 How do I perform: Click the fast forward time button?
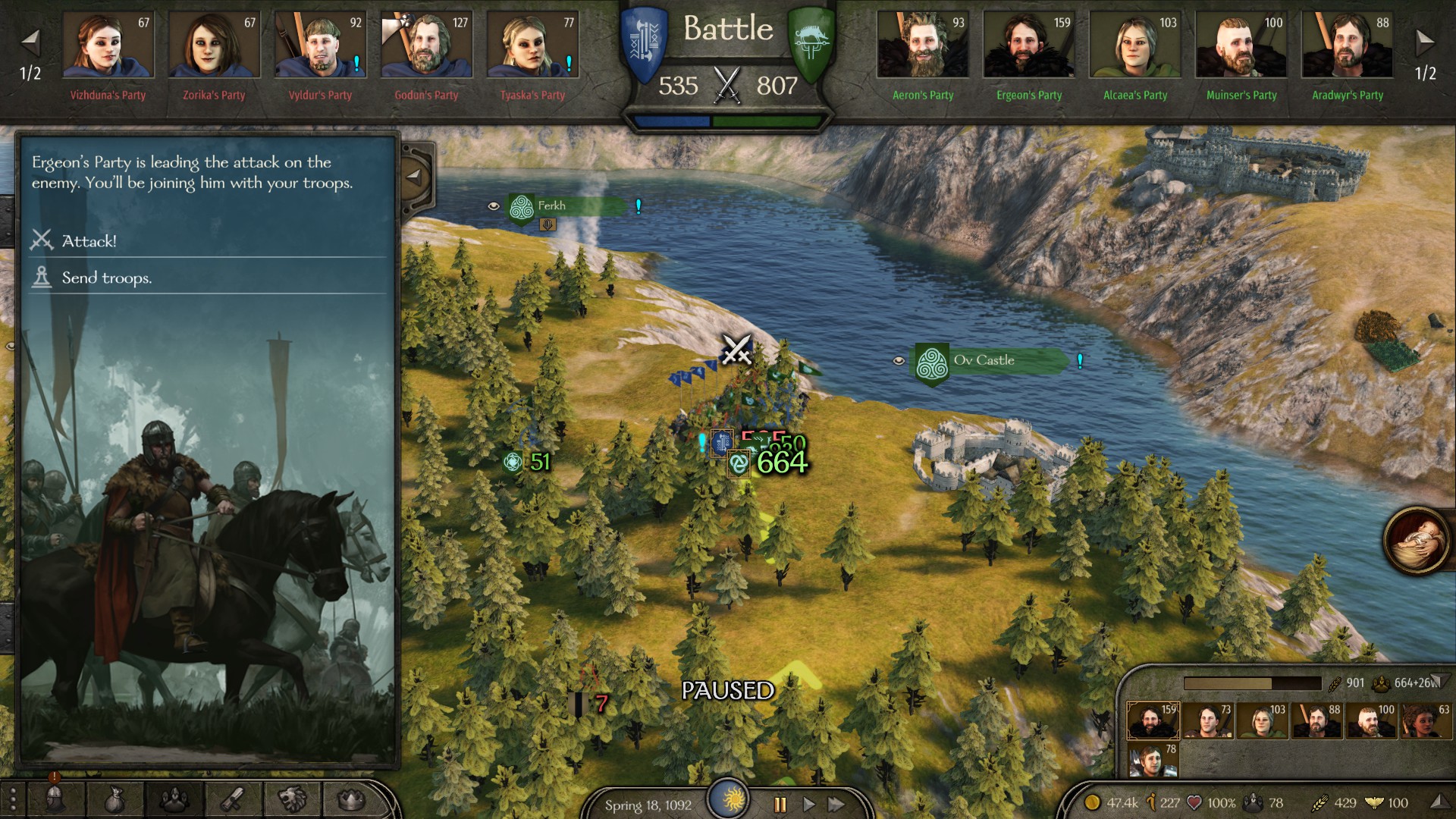pos(836,805)
